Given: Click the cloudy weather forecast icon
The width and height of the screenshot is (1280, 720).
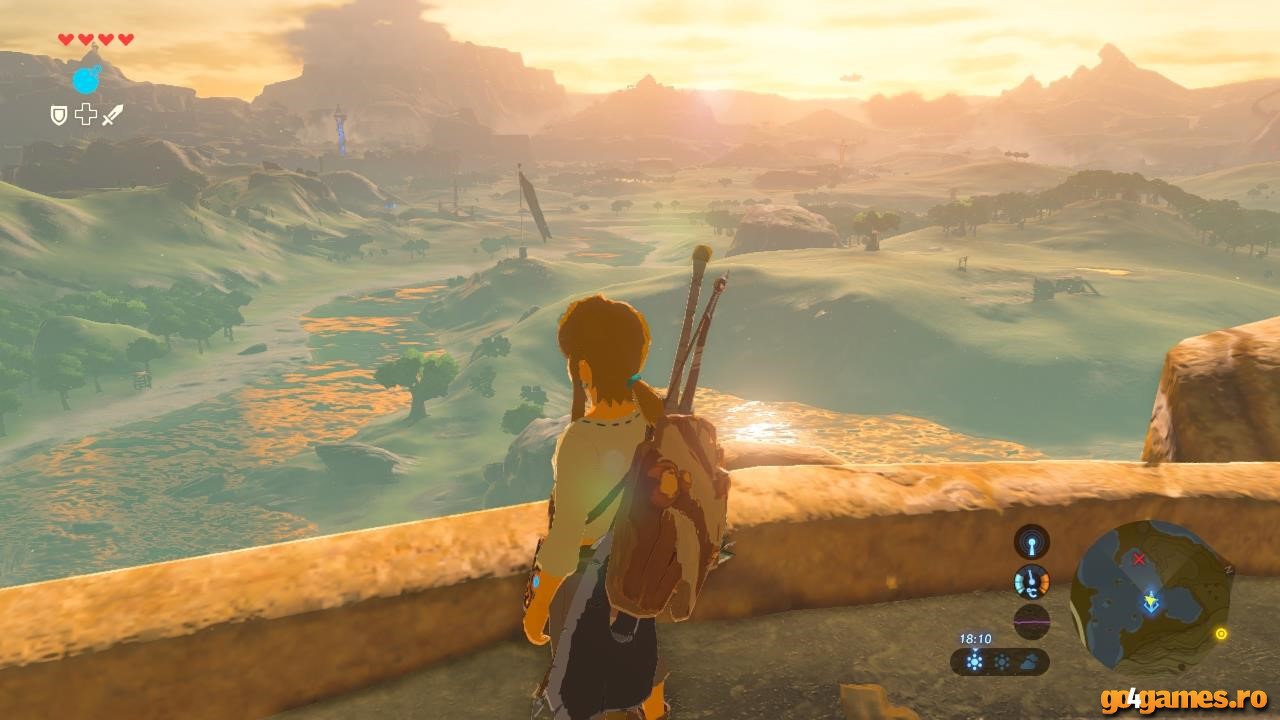Looking at the screenshot, I should 1030,661.
